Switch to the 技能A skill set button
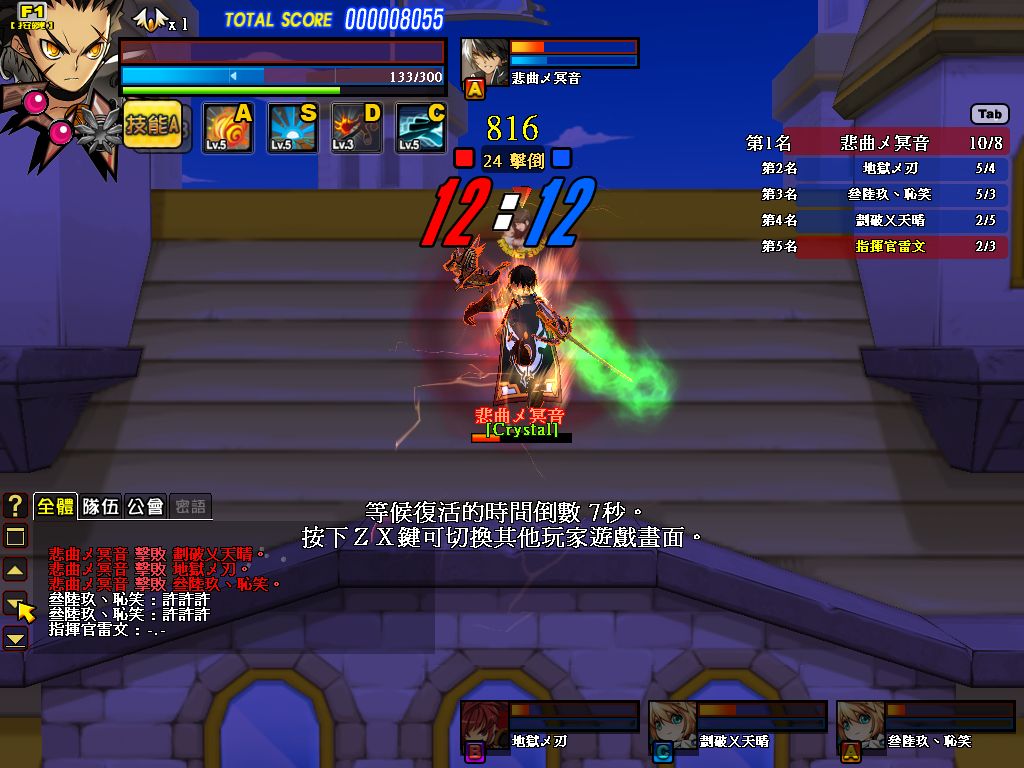The height and width of the screenshot is (768, 1024). click(x=152, y=126)
